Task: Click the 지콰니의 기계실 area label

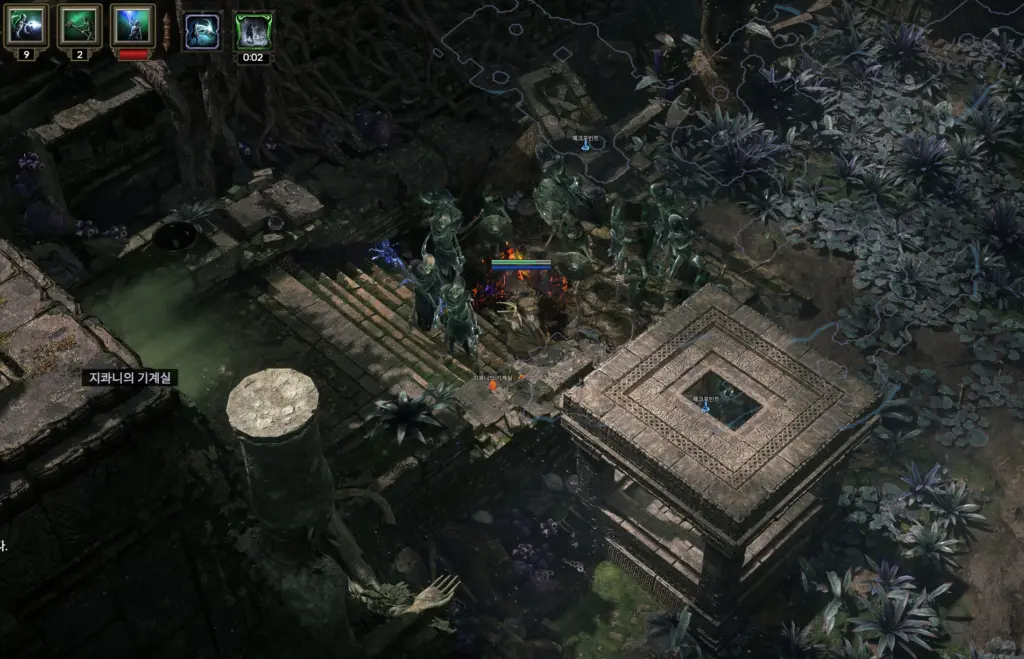Action: 129,378
